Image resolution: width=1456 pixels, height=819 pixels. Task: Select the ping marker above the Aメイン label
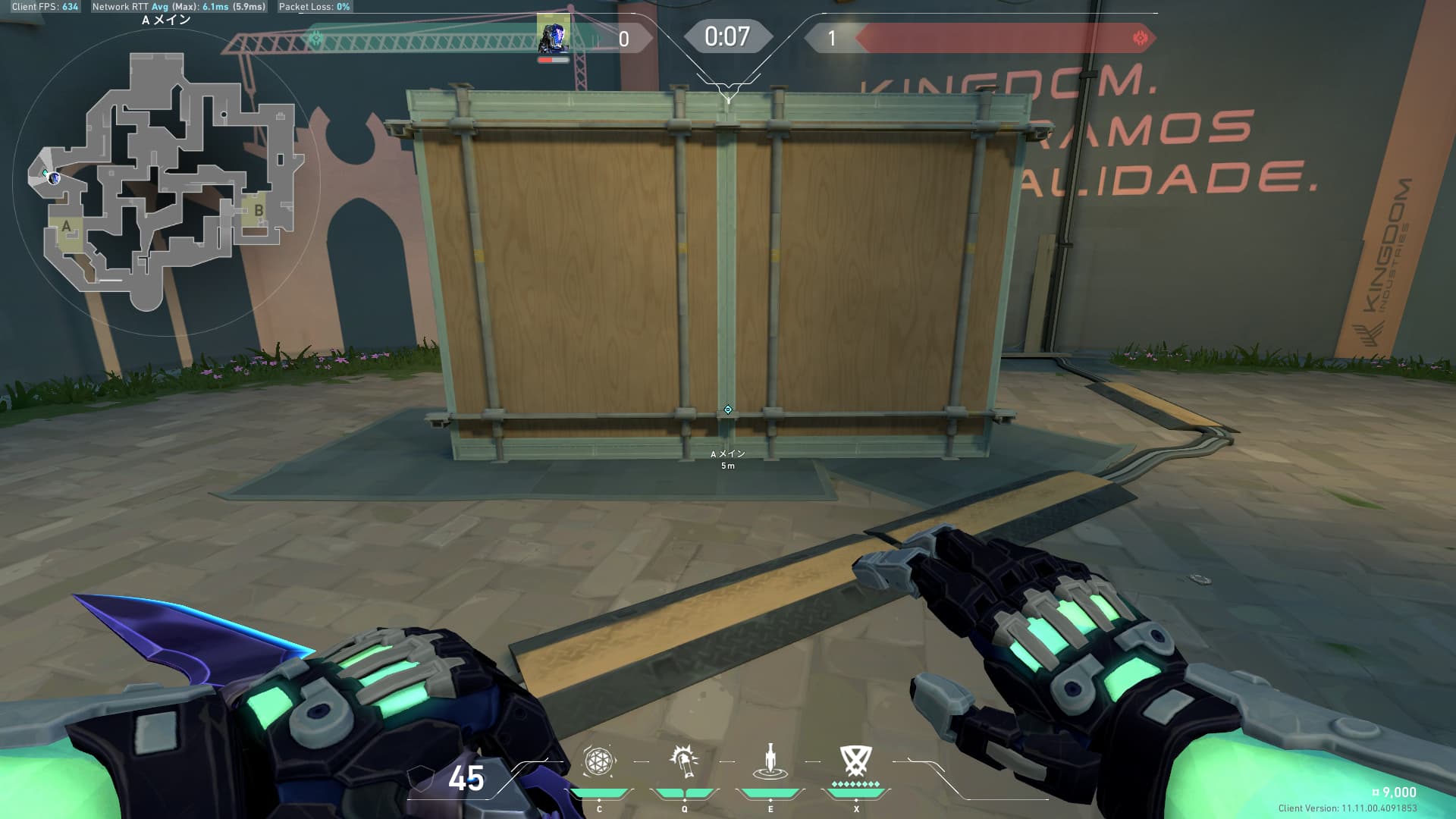pyautogui.click(x=728, y=410)
